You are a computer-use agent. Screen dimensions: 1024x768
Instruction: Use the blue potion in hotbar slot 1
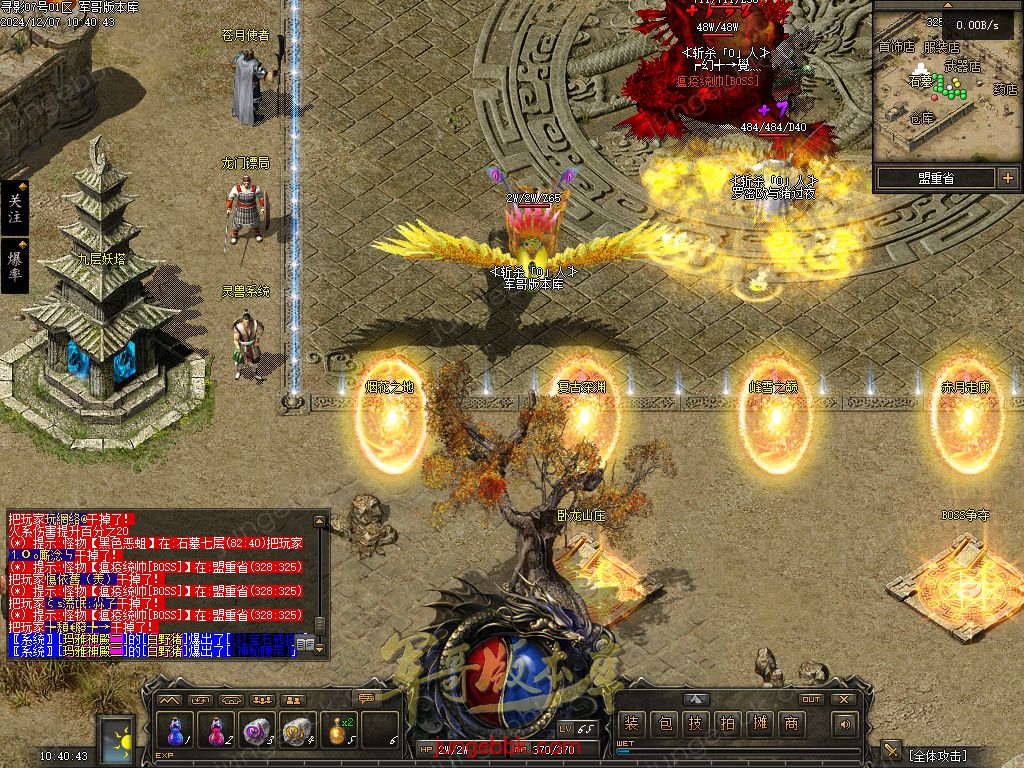point(176,731)
